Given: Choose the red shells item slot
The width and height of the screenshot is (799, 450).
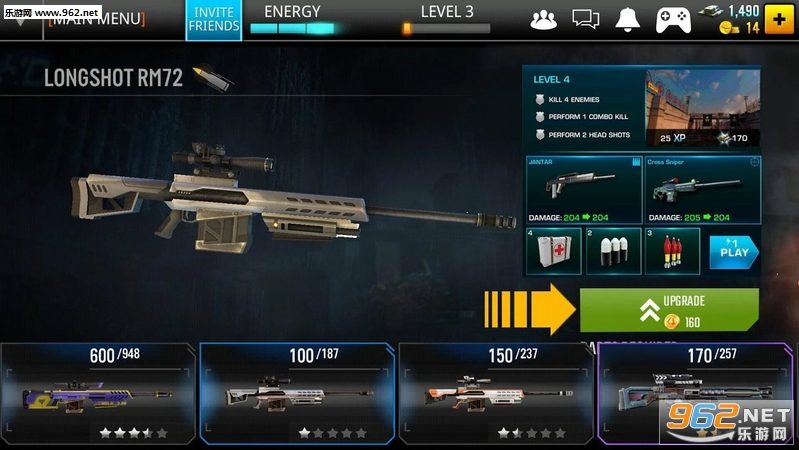Looking at the screenshot, I should pyautogui.click(x=670, y=251).
